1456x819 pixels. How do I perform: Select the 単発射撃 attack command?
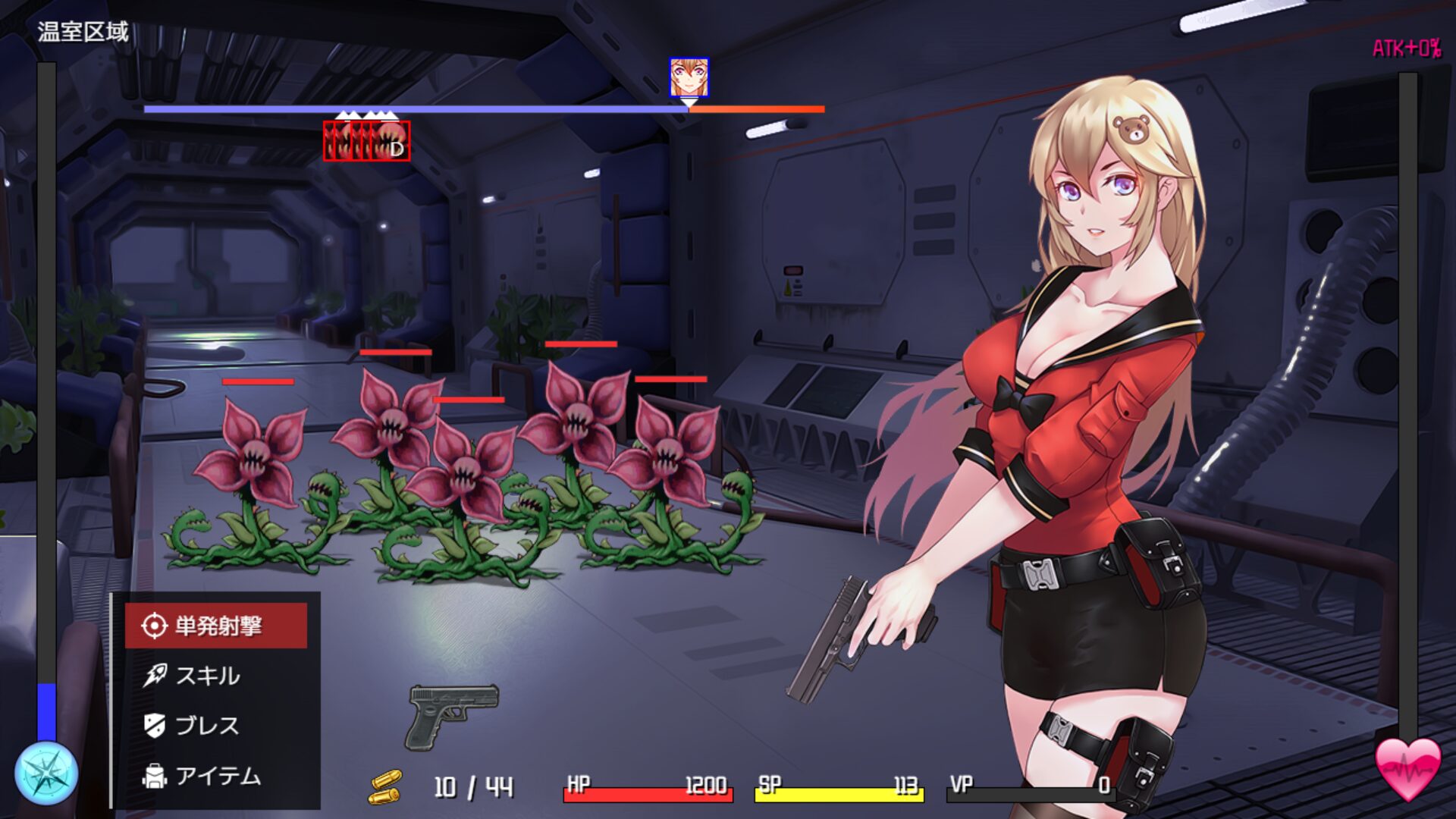point(216,626)
